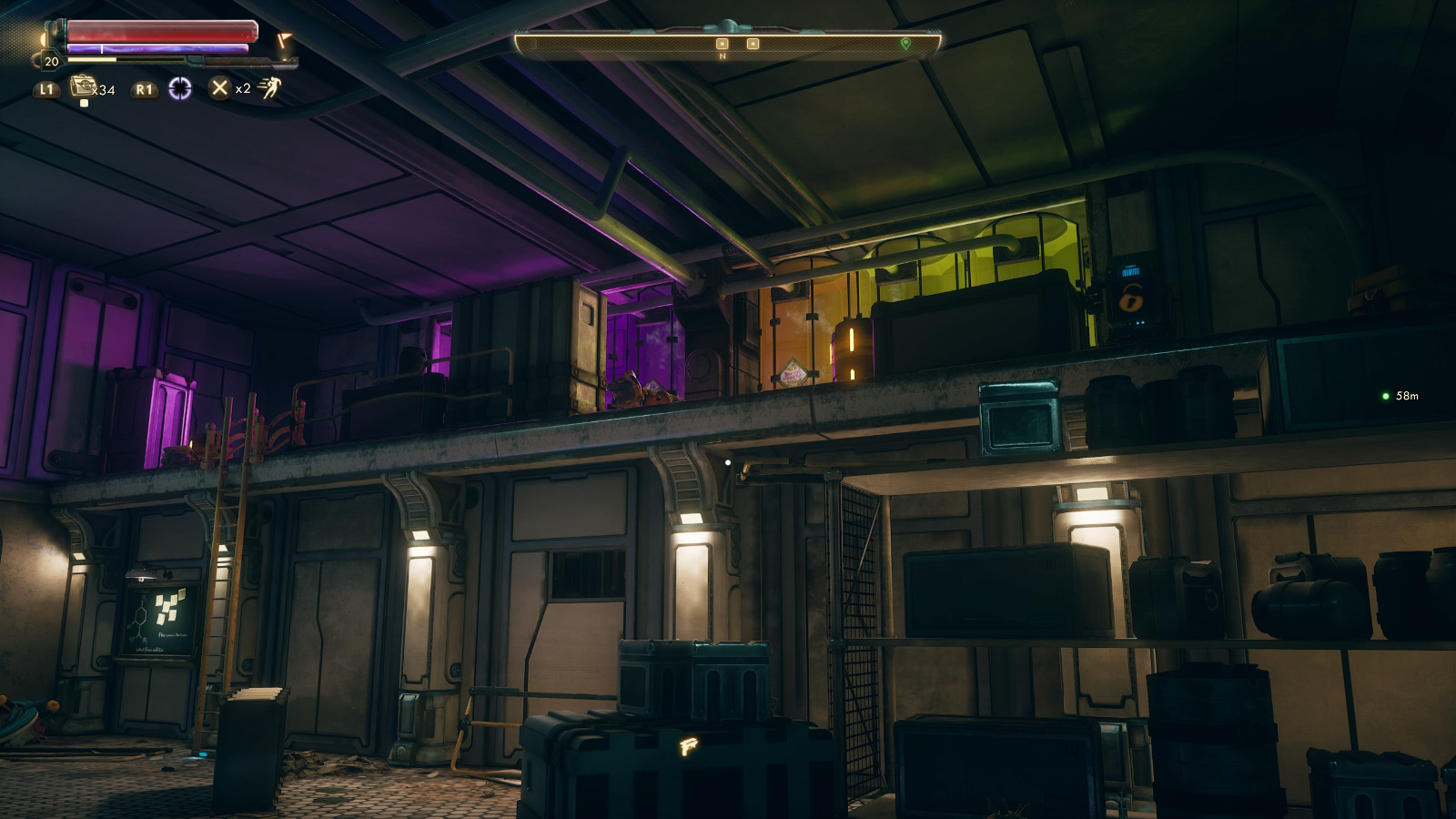
Task: Click the yellow ammo magazine bar
Action: 91,59
